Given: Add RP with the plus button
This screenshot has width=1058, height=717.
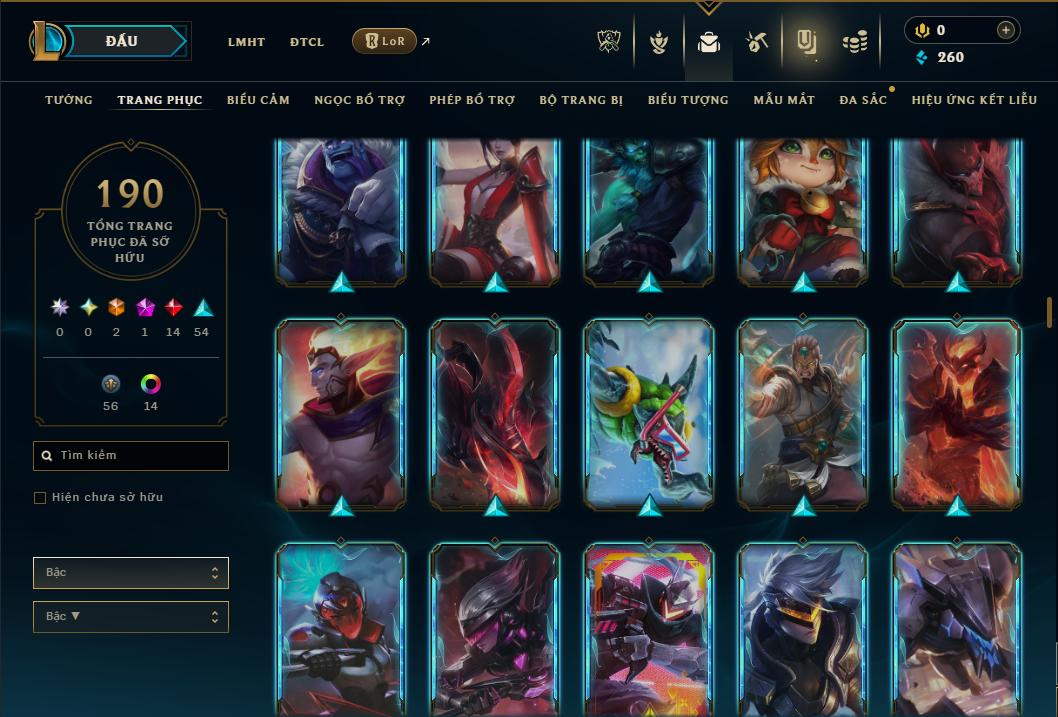Looking at the screenshot, I should pos(1005,31).
